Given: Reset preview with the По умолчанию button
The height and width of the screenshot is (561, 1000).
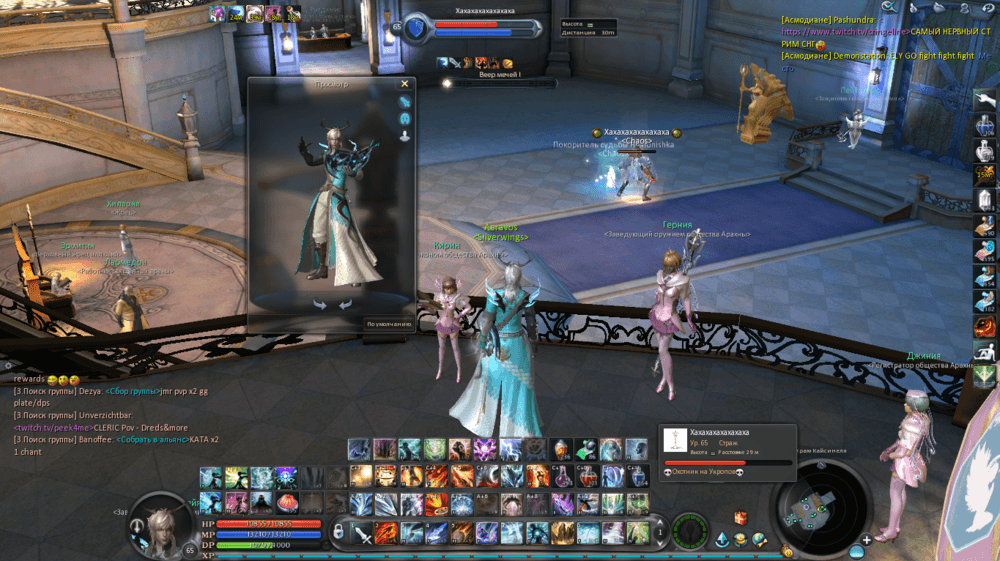Looking at the screenshot, I should (x=387, y=324).
